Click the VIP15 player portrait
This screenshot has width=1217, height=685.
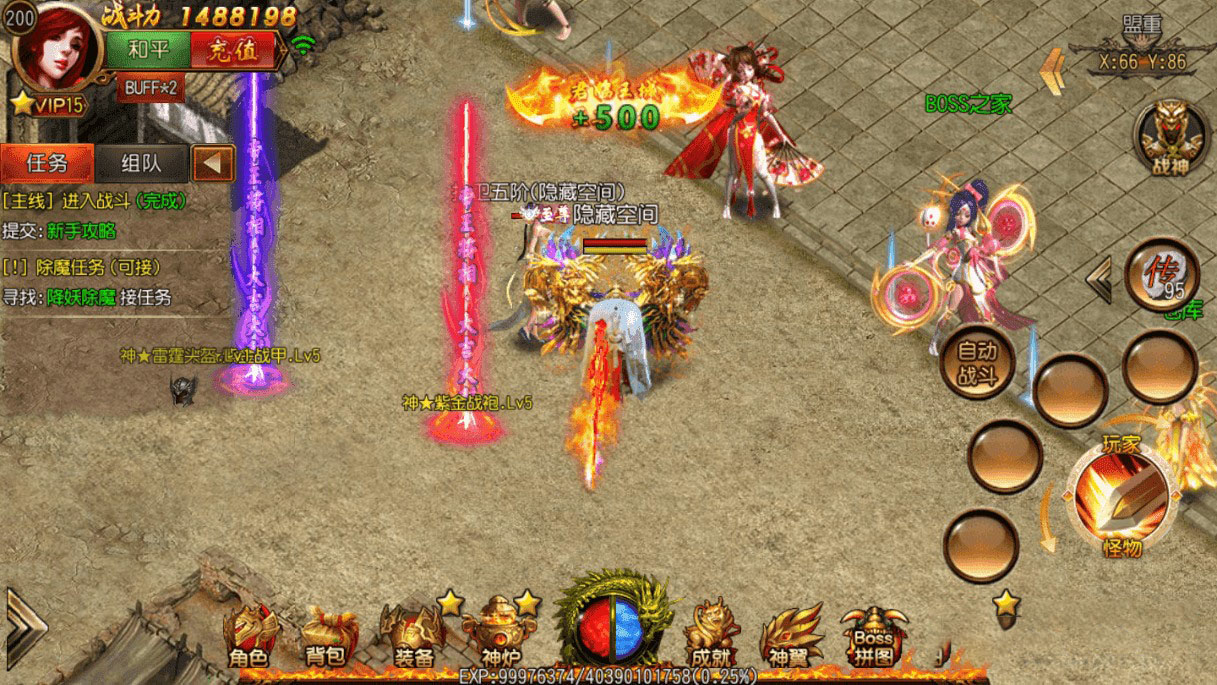click(57, 50)
